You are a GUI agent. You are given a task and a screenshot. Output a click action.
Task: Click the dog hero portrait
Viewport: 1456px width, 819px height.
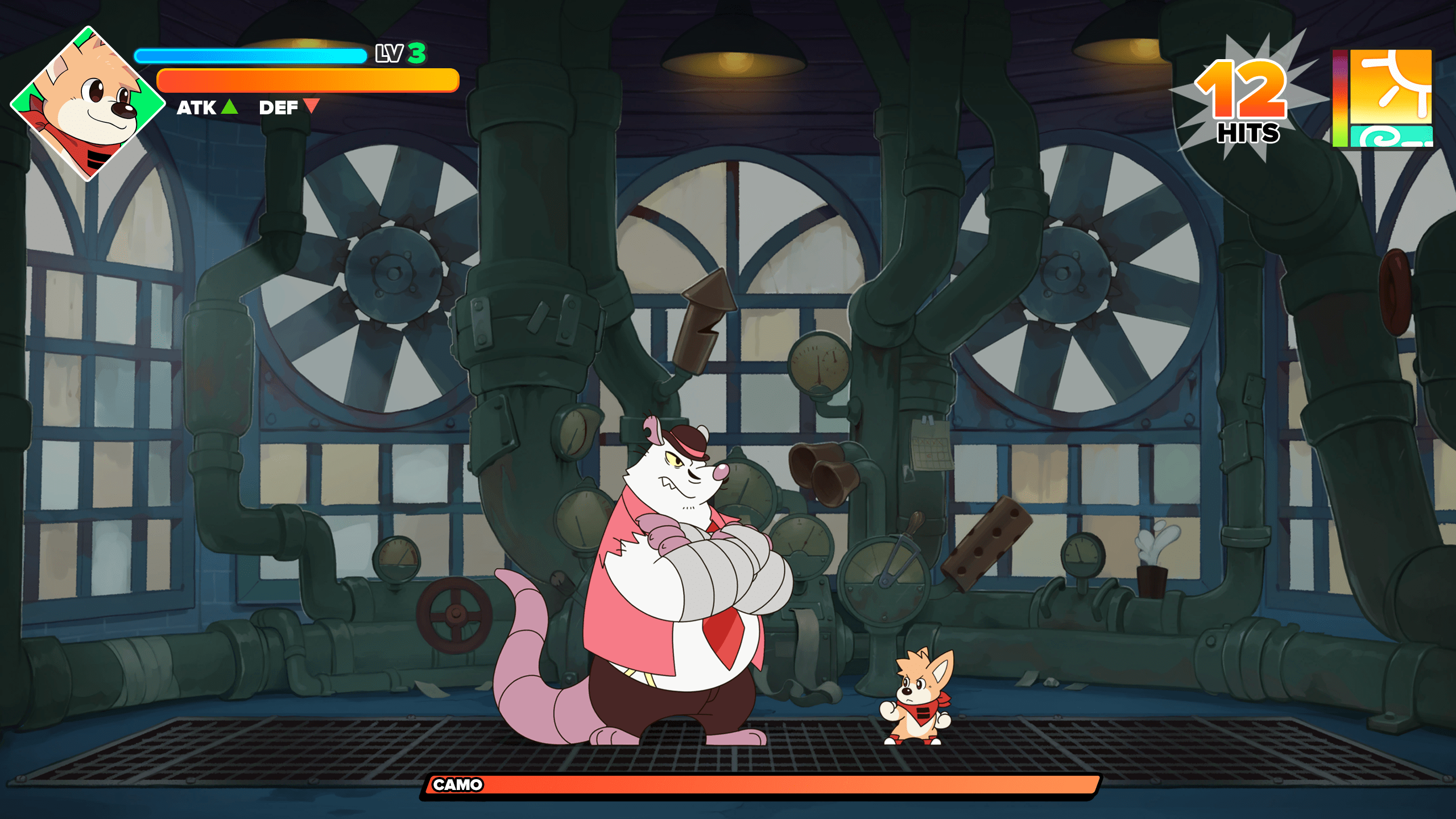point(87,103)
